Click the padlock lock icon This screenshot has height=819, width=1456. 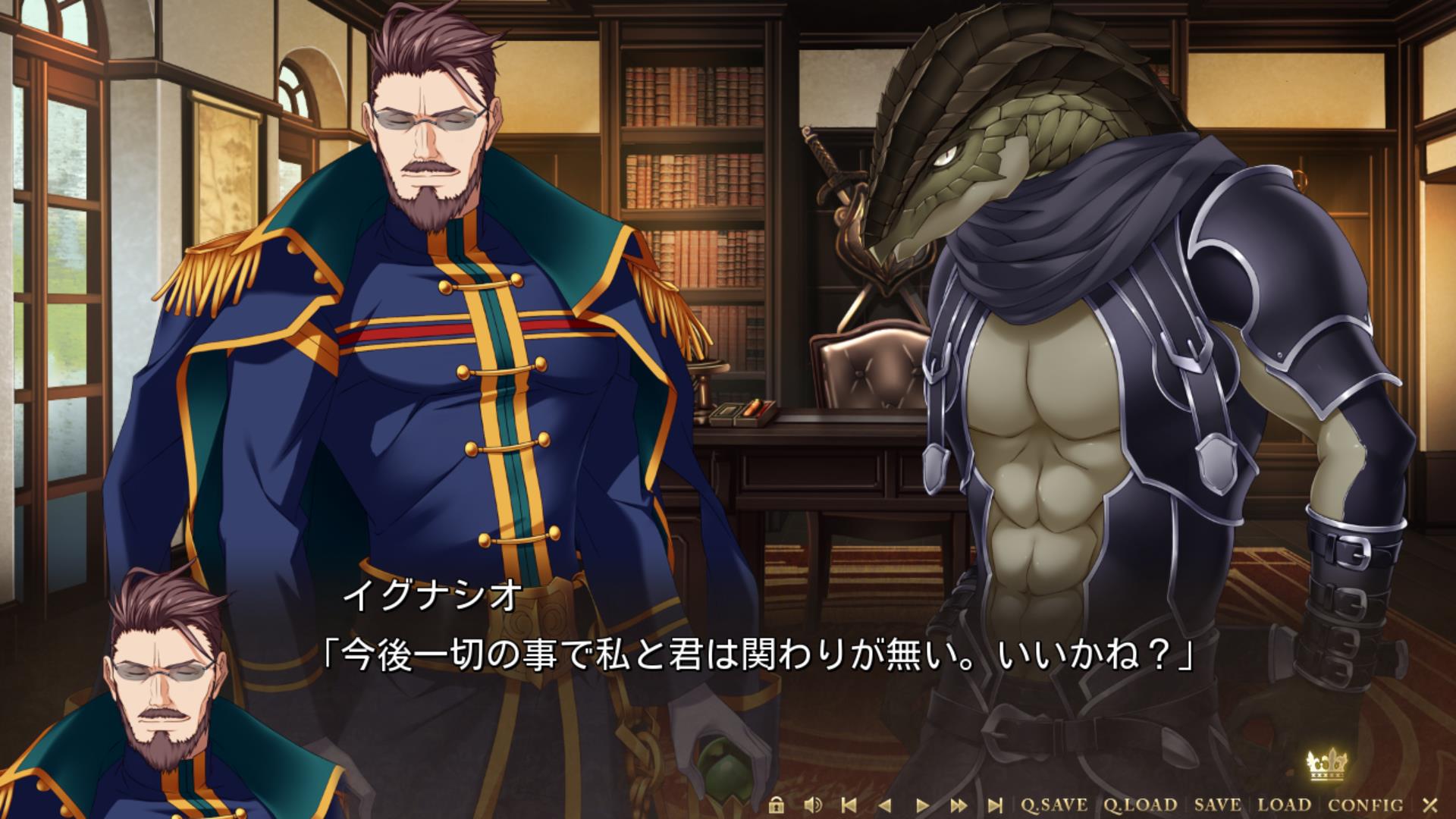(x=775, y=805)
